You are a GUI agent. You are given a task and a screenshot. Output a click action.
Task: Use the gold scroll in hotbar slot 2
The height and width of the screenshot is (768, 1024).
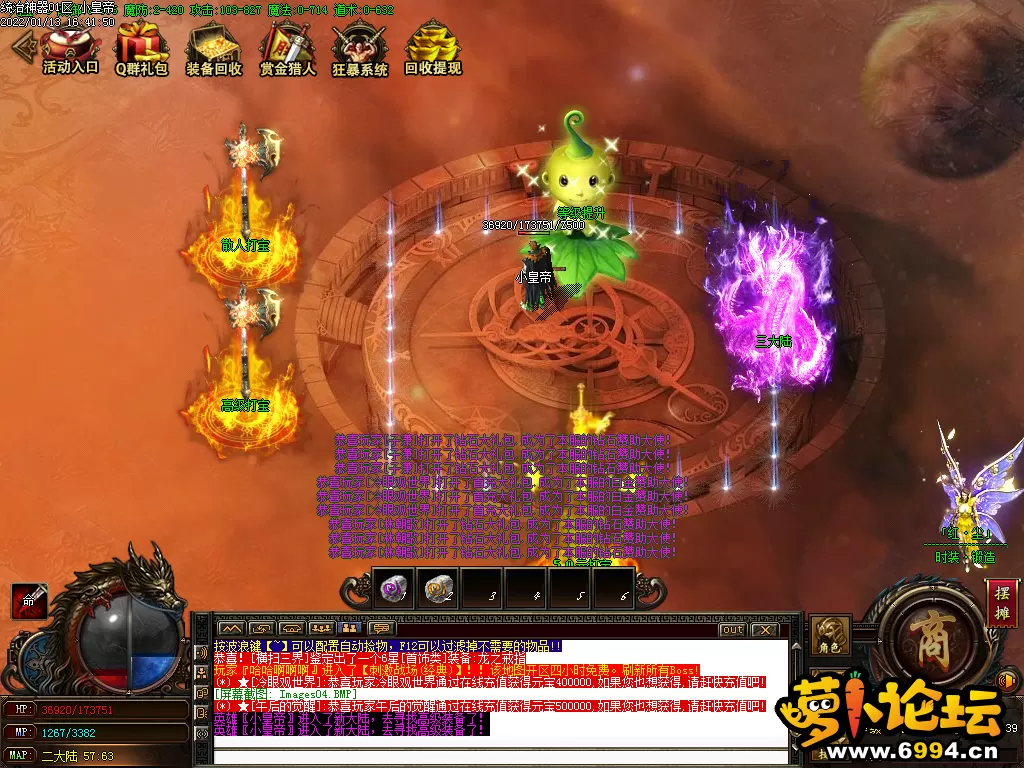pyautogui.click(x=436, y=587)
